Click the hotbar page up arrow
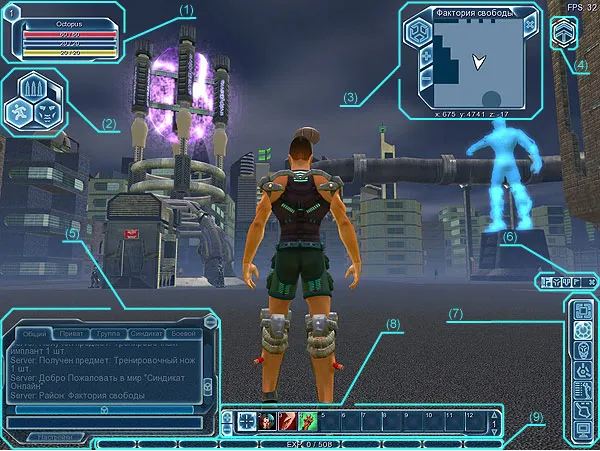Screen dimensions: 600x451 [x=492, y=414]
